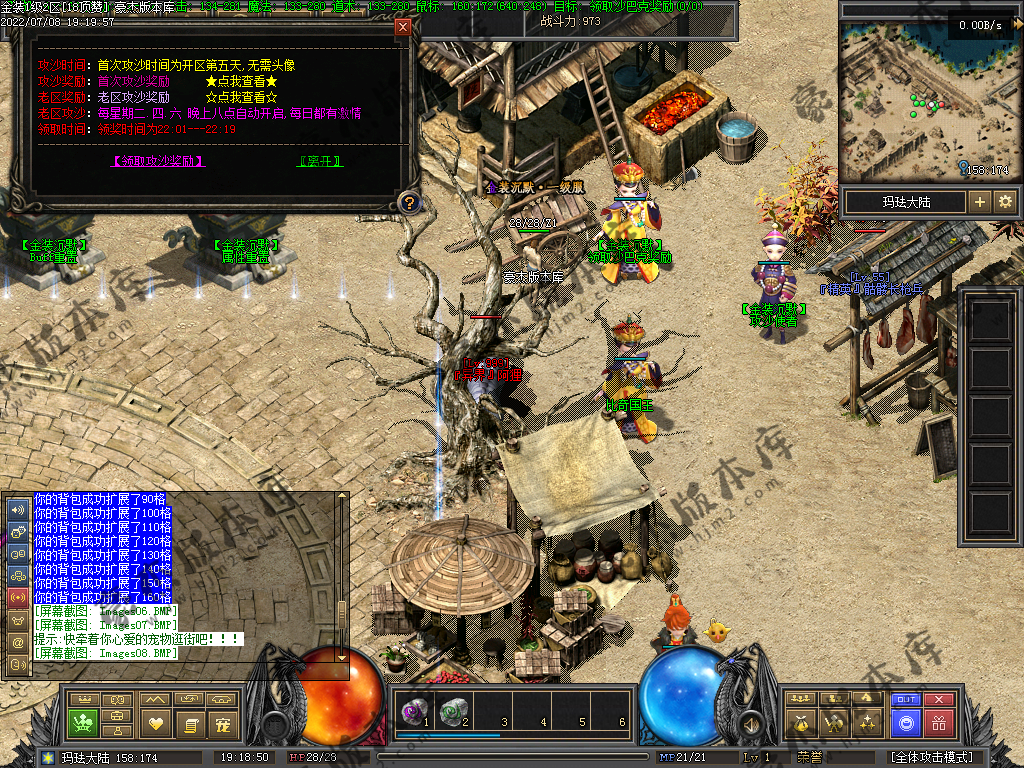Click the minimap
Image resolution: width=1024 pixels, height=768 pixels.
pyautogui.click(x=926, y=100)
